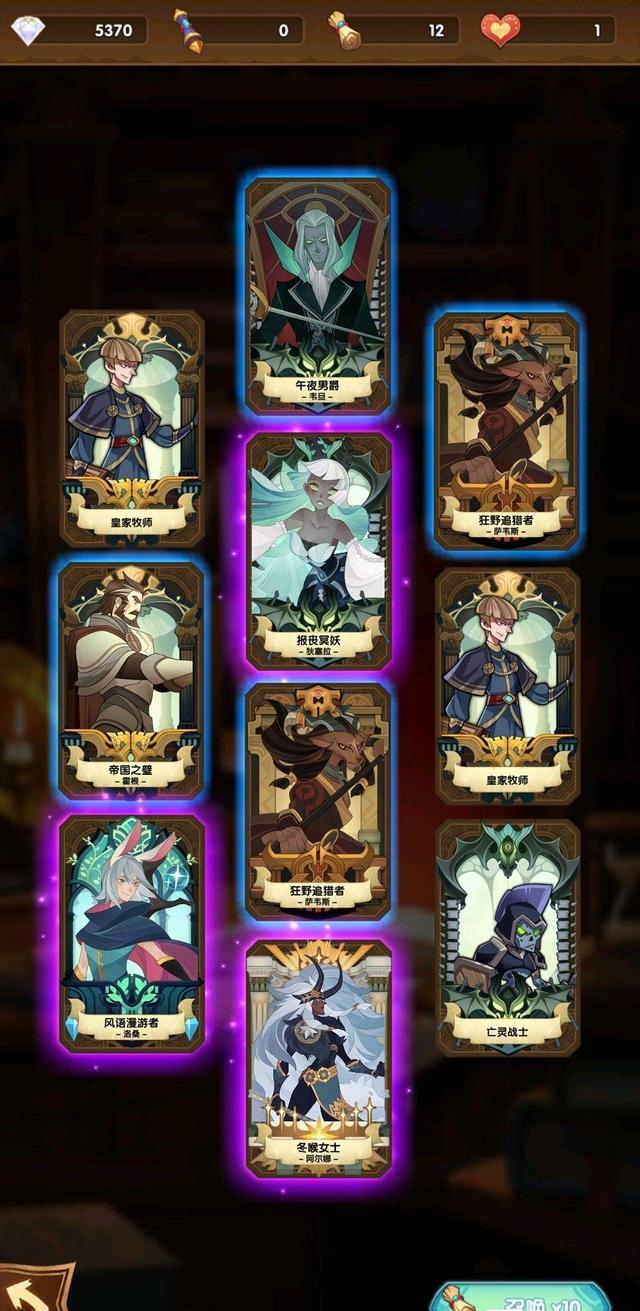Open the 帝国之壁 hero card
This screenshot has width=640, height=1311.
pyautogui.click(x=132, y=680)
